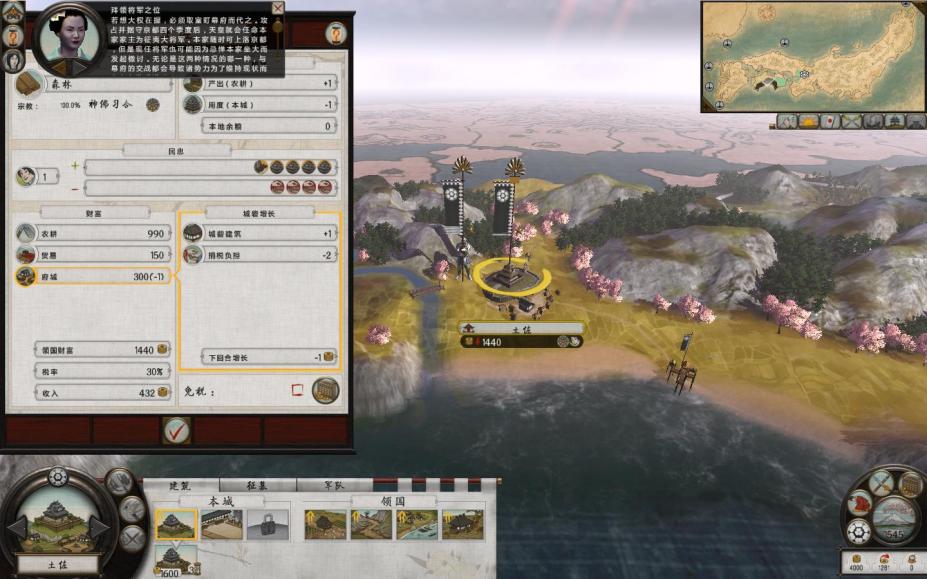Select the 府城 wealth row

92,276
